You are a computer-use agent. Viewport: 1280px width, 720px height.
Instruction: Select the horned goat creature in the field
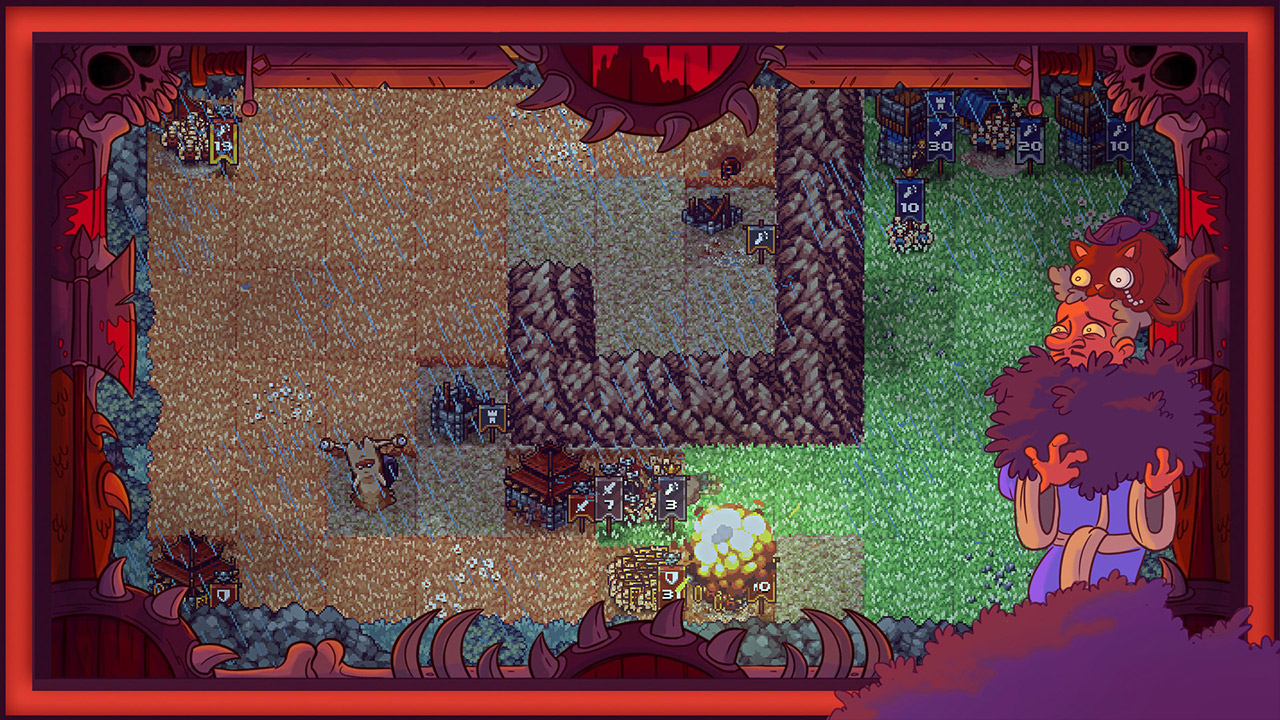(366, 468)
